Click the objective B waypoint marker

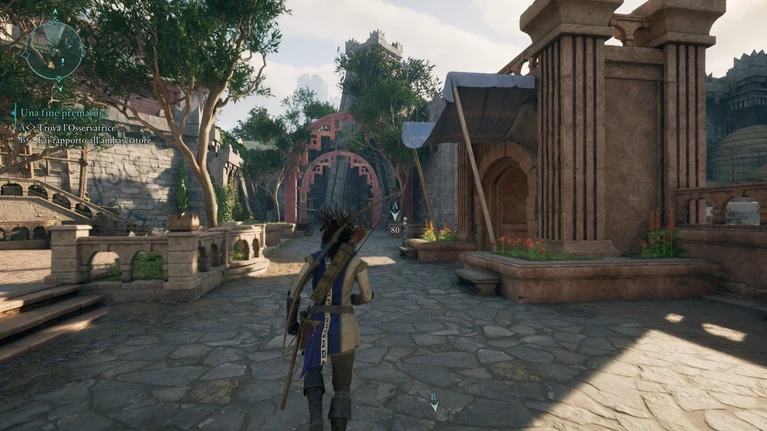(434, 402)
